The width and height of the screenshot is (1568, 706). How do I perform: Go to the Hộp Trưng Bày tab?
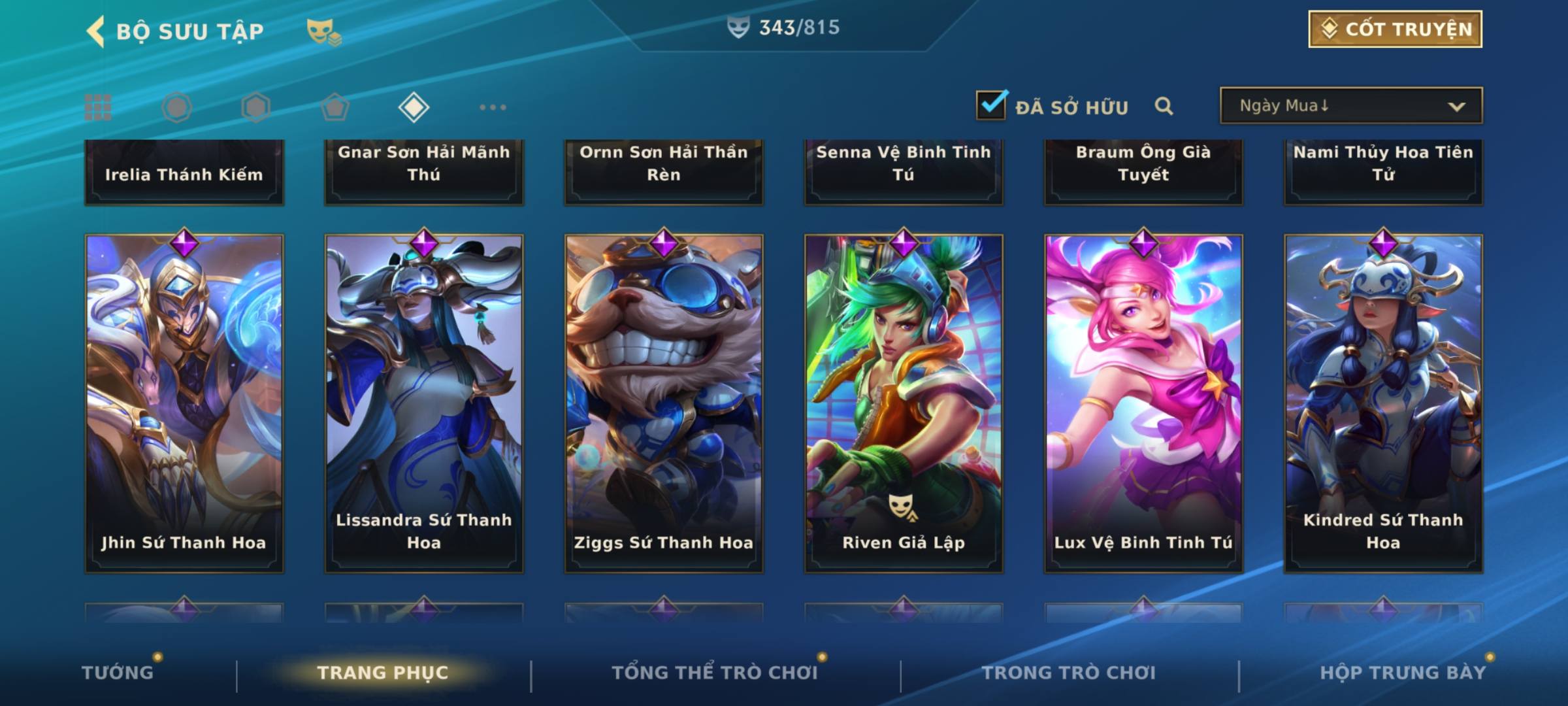pyautogui.click(x=1403, y=673)
